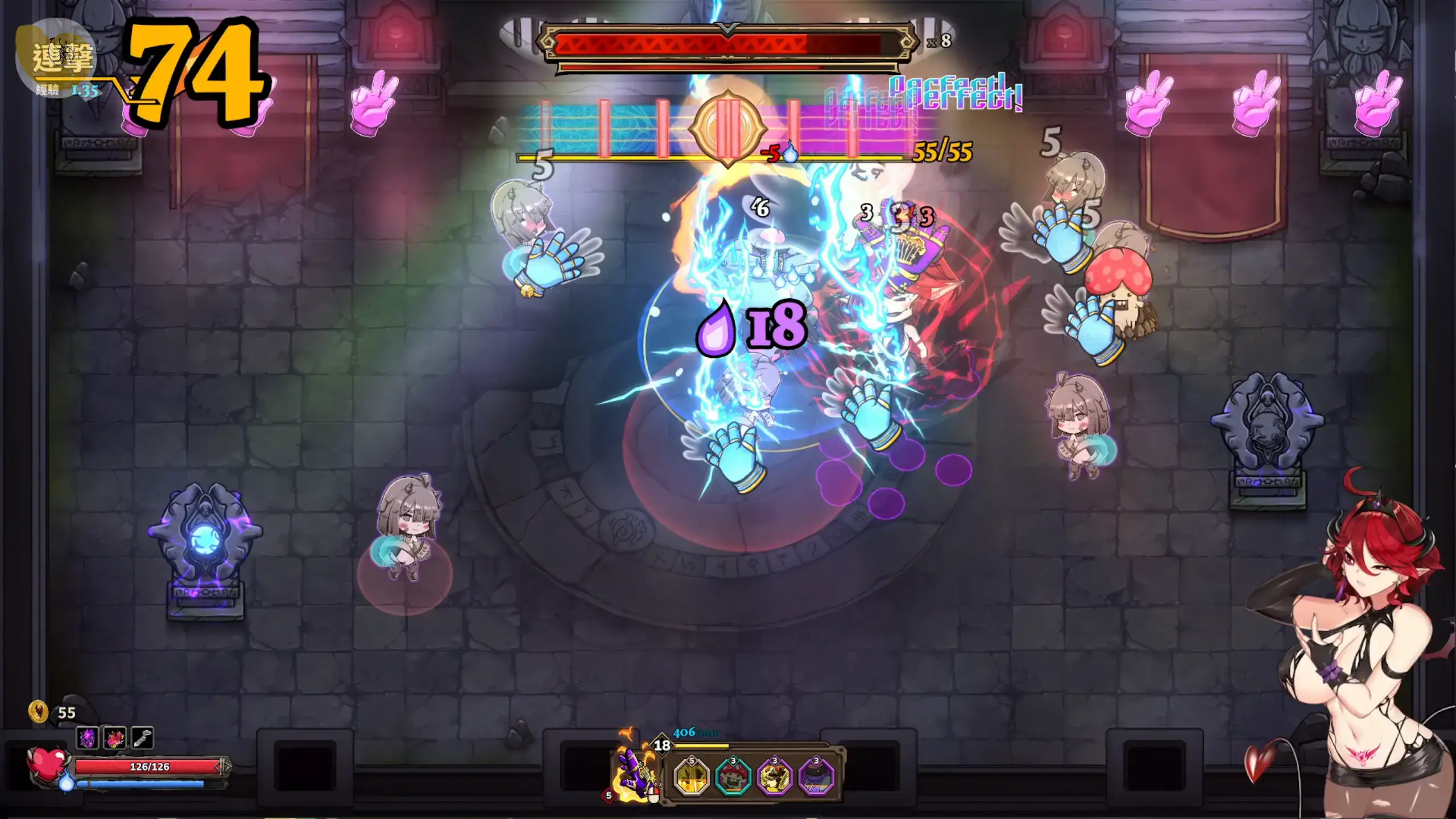1456x819 pixels.
Task: Select the purple hat creature skill
Action: pos(816,776)
